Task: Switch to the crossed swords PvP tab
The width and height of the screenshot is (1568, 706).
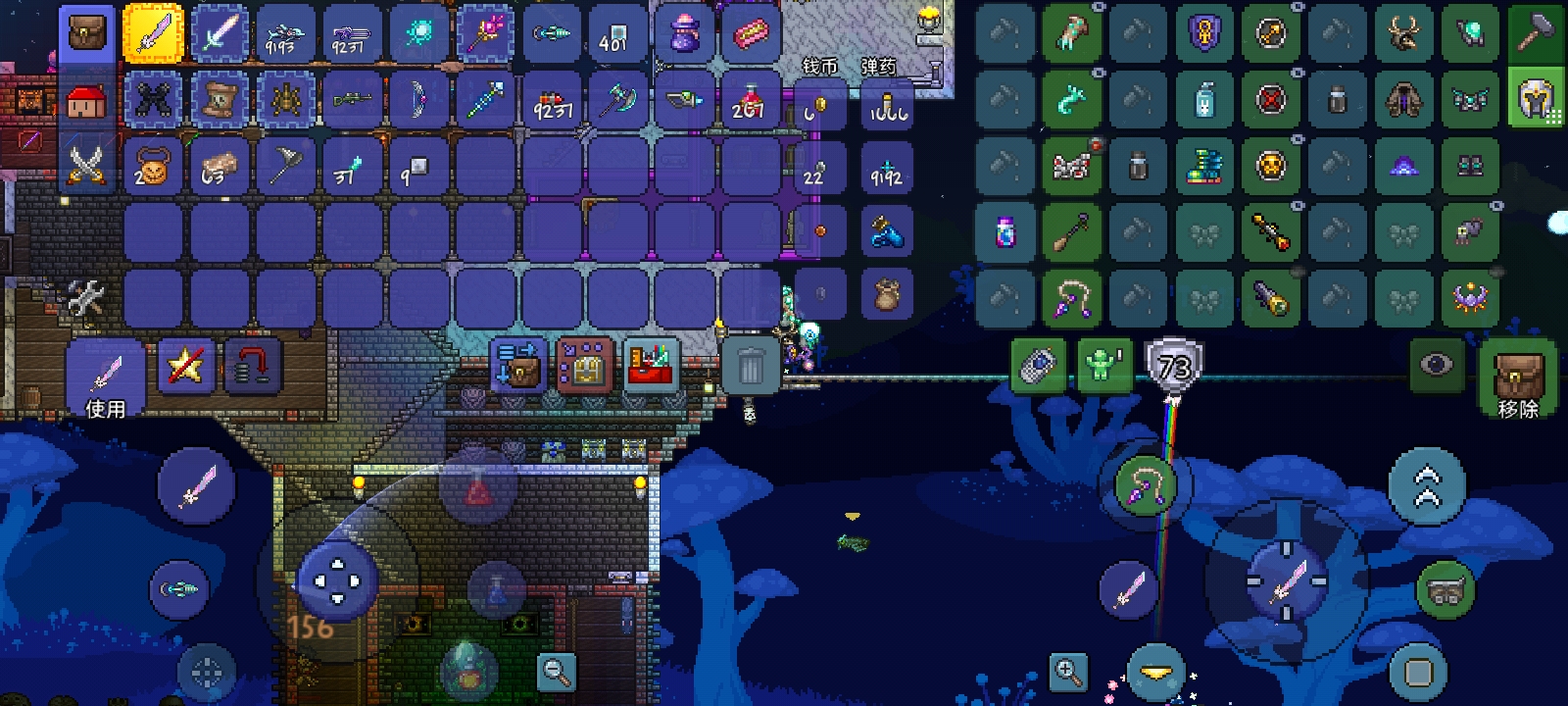Action: pos(86,165)
